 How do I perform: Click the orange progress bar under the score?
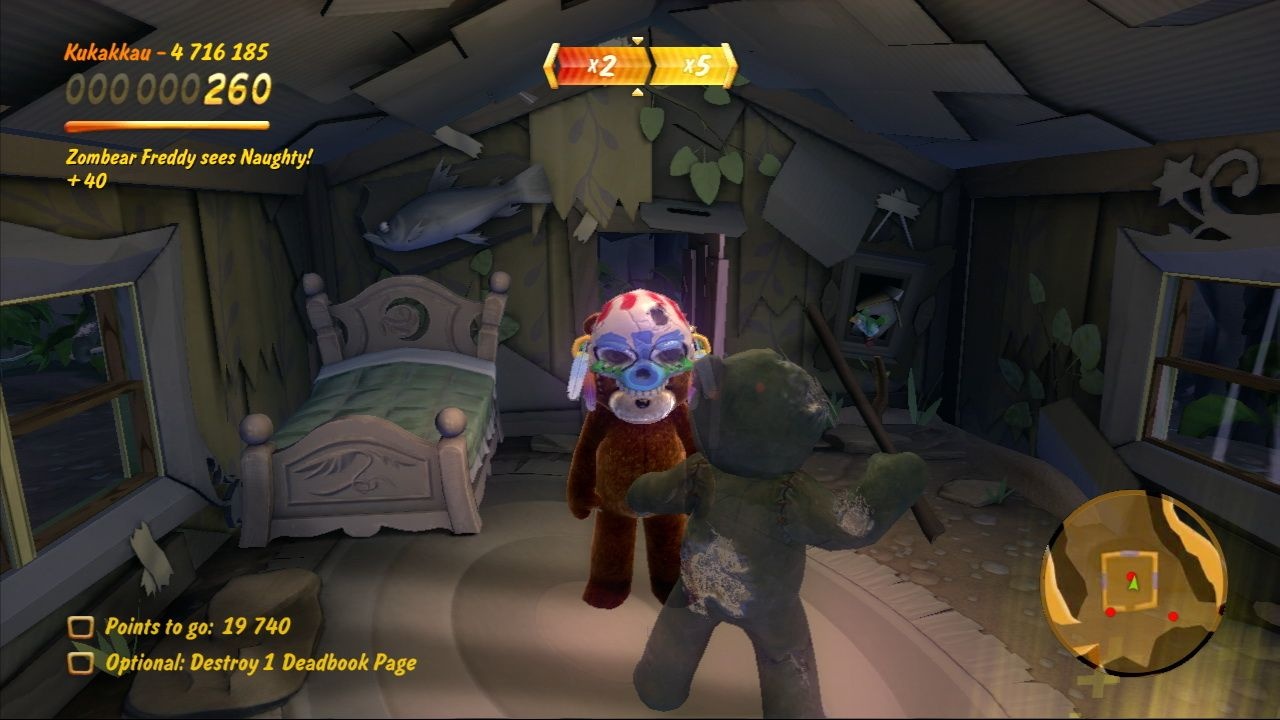click(x=165, y=126)
